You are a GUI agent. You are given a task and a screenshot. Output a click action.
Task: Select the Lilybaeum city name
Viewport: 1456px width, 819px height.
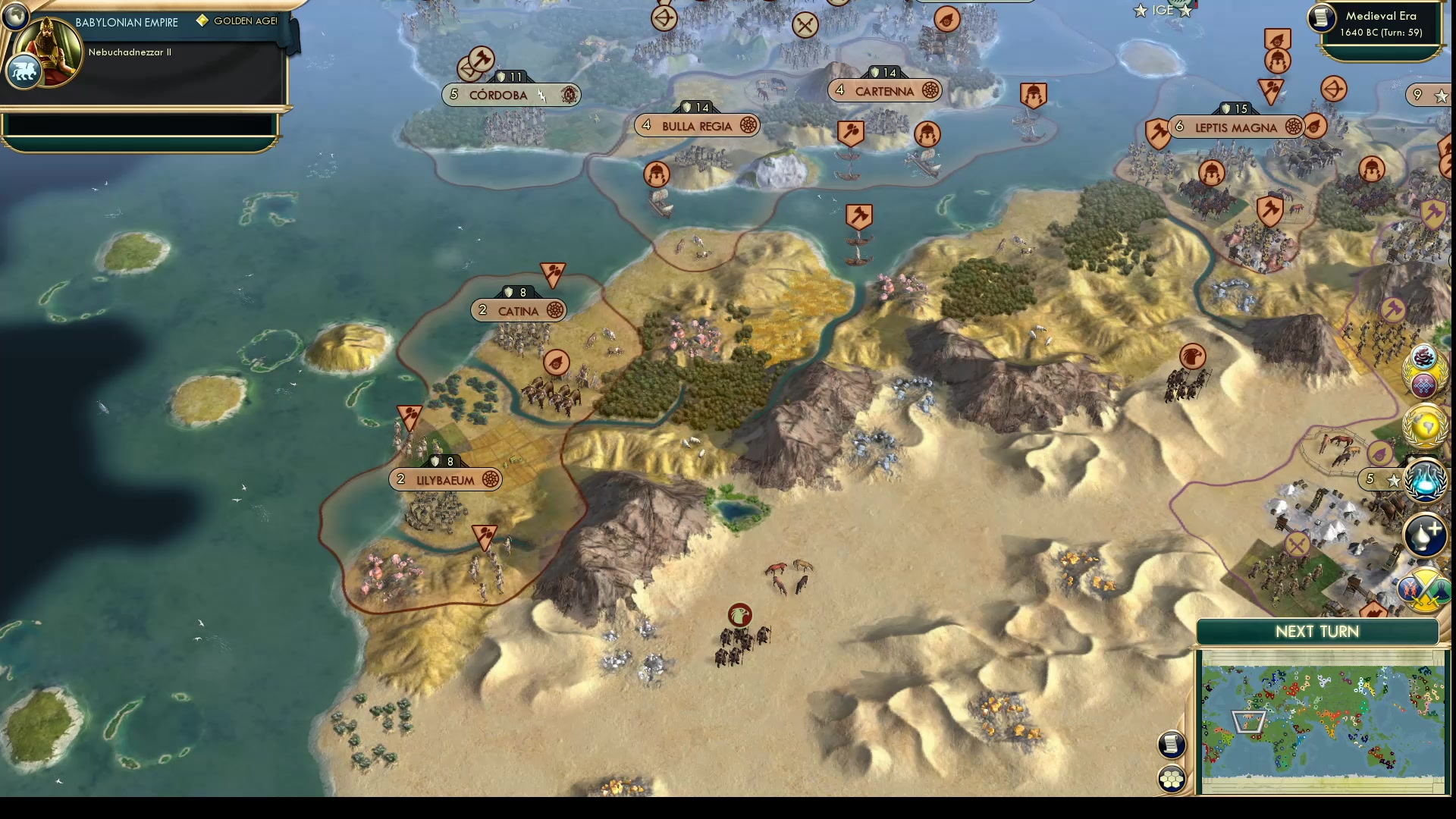coord(446,479)
